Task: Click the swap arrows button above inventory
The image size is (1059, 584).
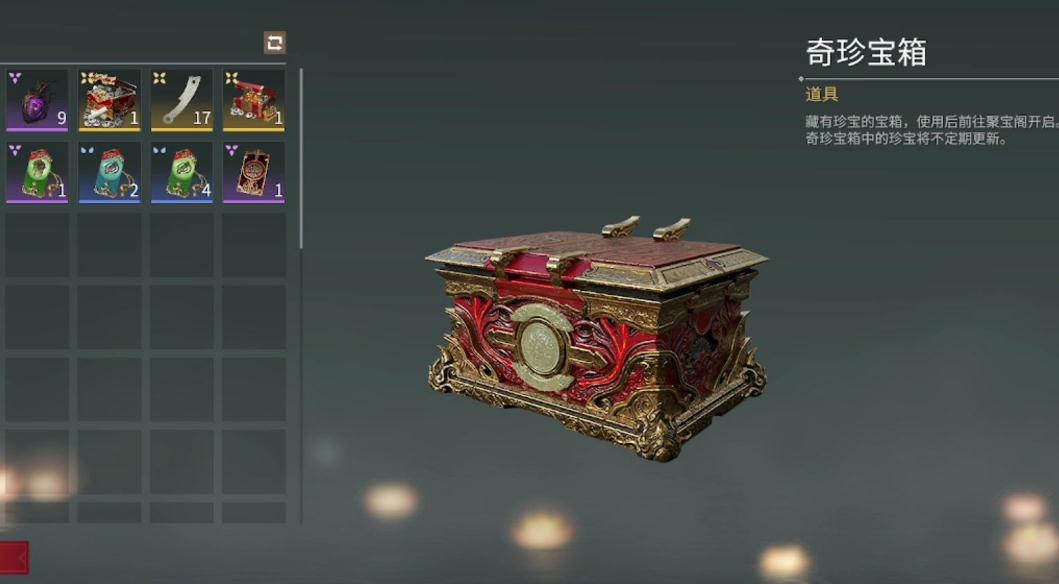Action: pyautogui.click(x=274, y=42)
